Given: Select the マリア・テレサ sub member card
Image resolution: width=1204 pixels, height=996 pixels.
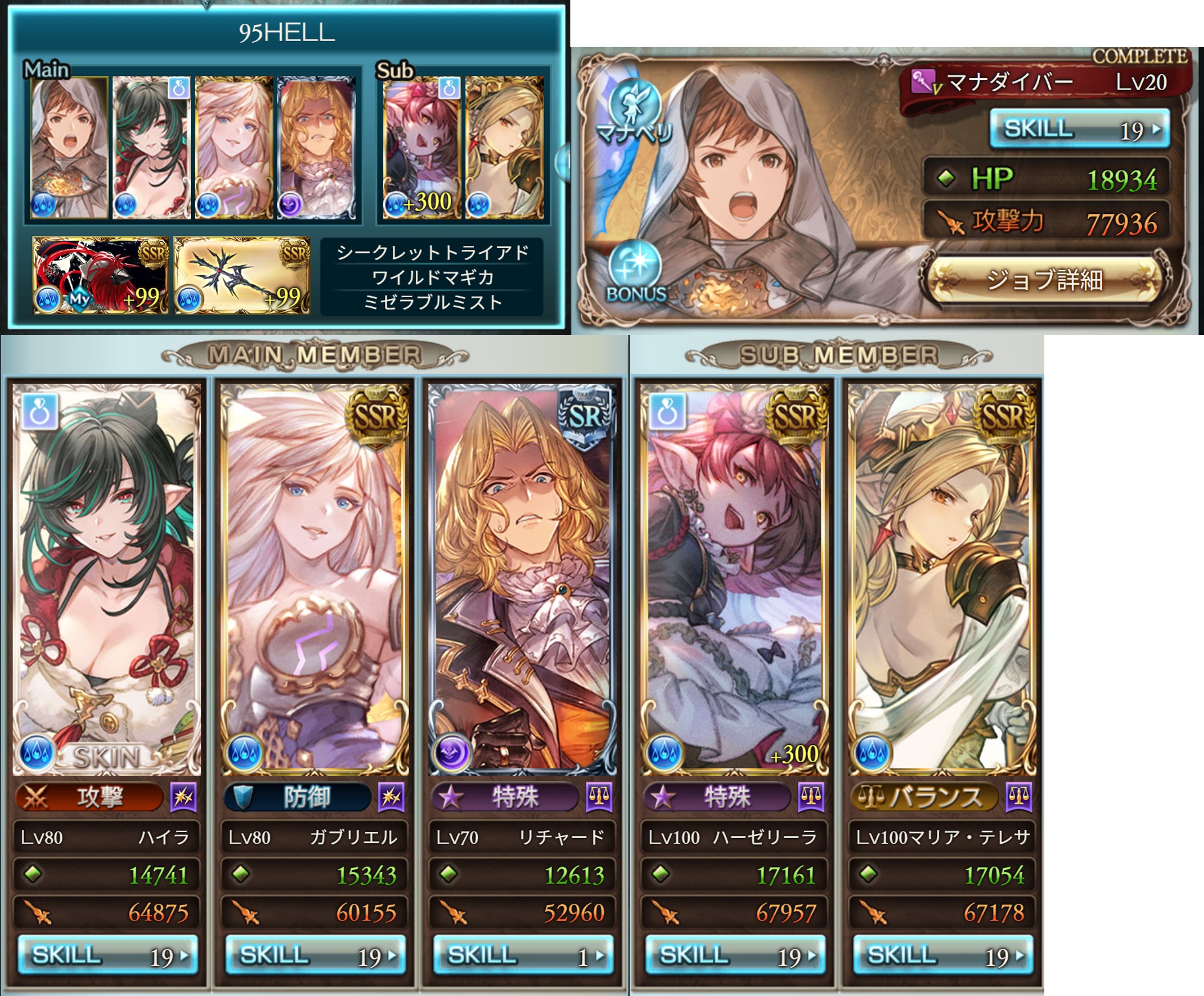Looking at the screenshot, I should 942,579.
